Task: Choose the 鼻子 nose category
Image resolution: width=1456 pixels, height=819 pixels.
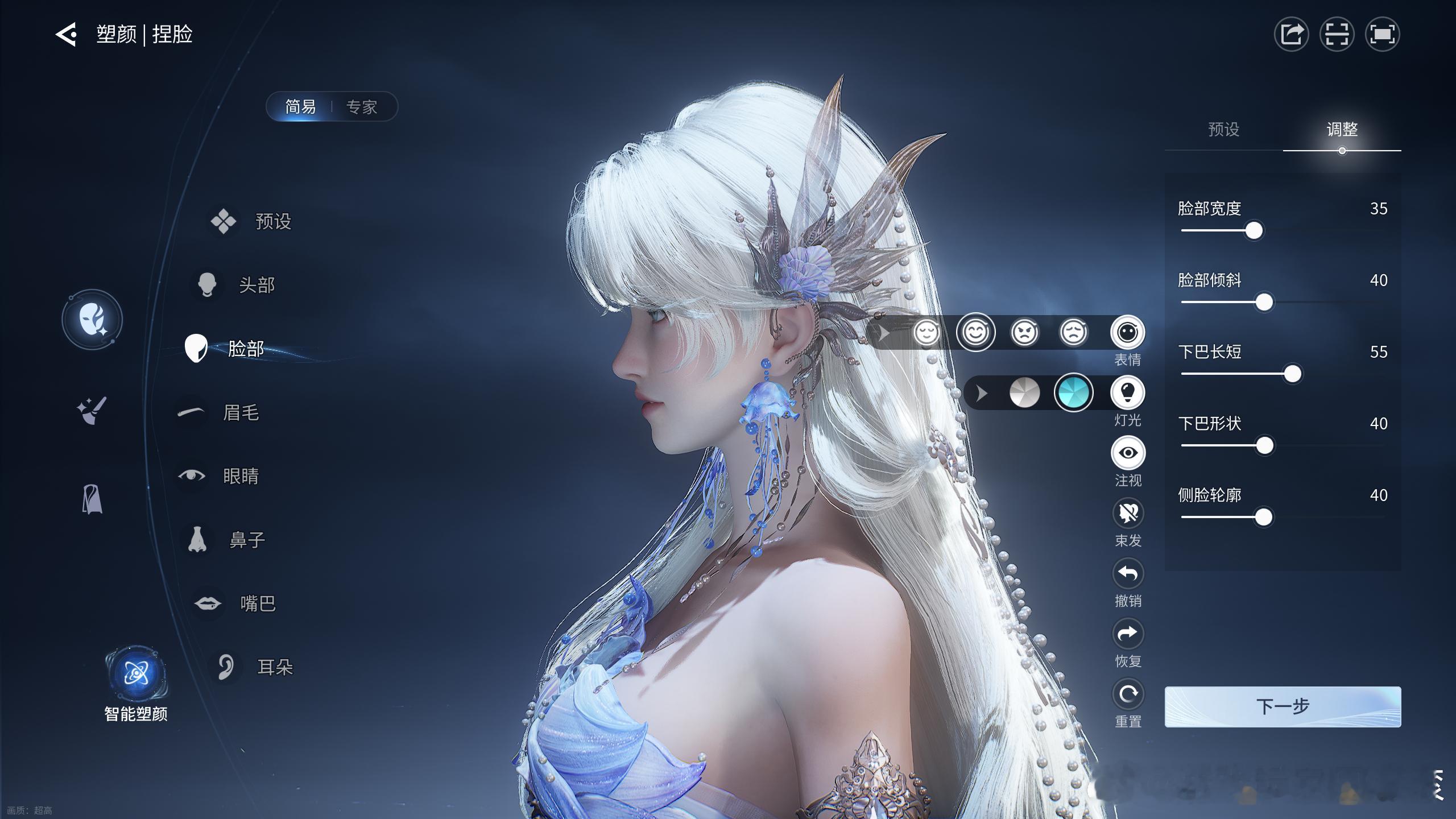Action: point(246,540)
